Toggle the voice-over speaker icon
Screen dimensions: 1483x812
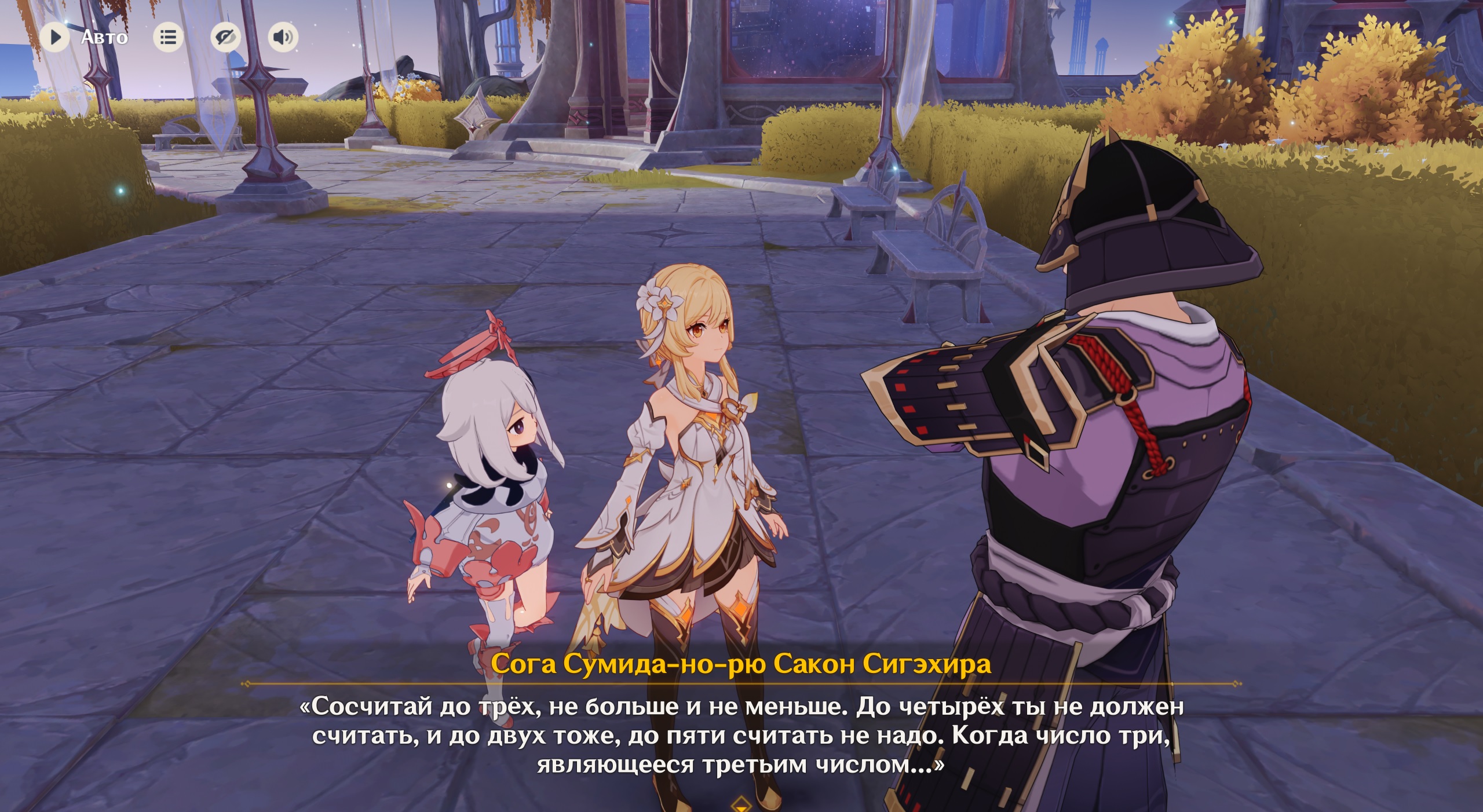pos(283,38)
